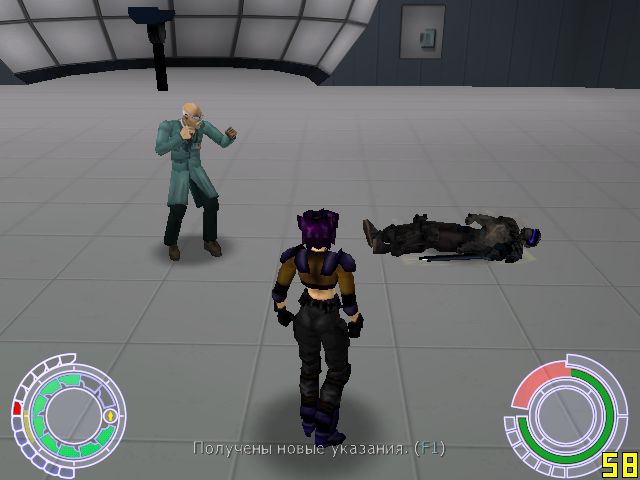The image size is (640, 480).
Task: Click the yellow objective compass arrow
Action: coord(109,414)
